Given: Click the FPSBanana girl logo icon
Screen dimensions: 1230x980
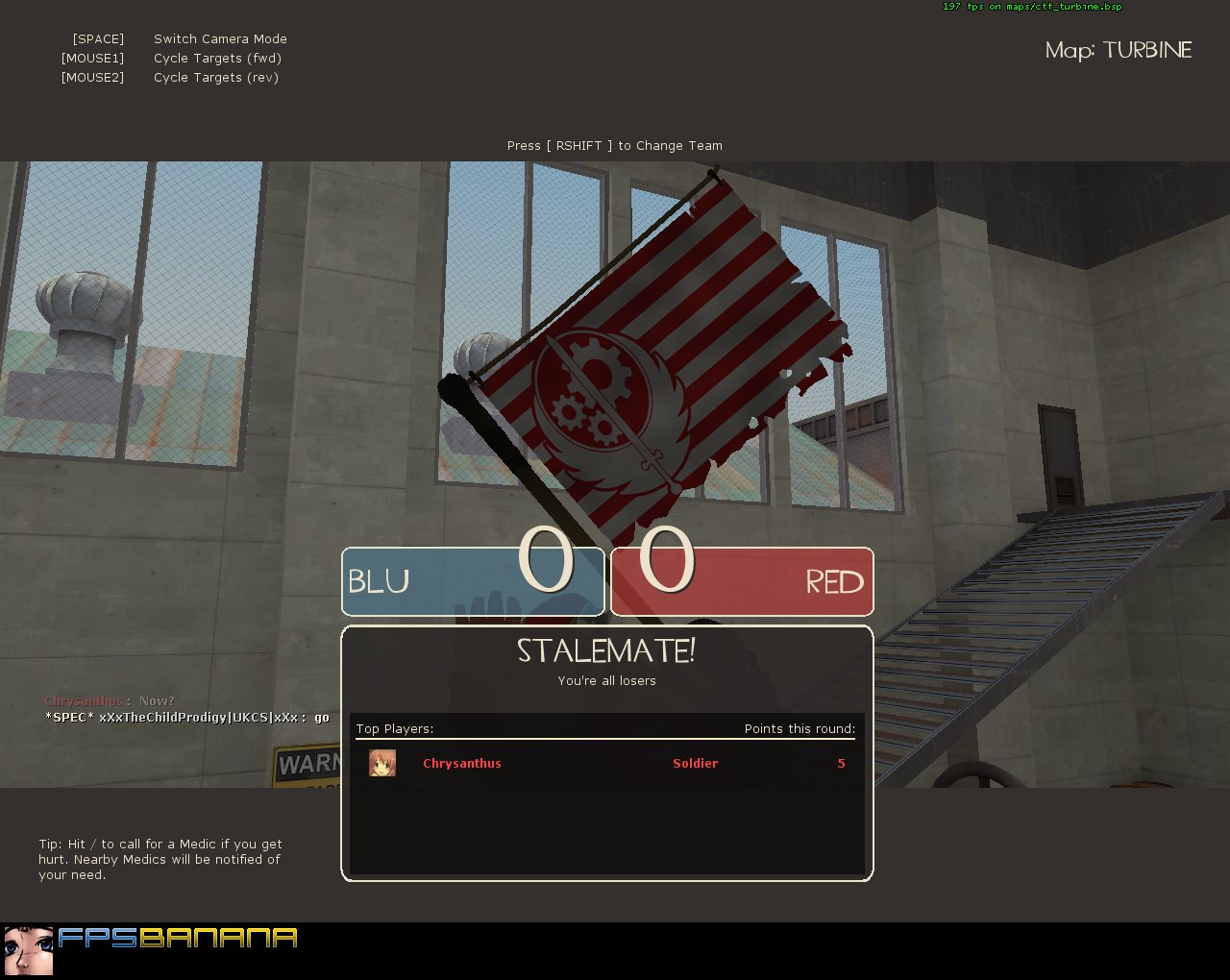Looking at the screenshot, I should pos(28,949).
